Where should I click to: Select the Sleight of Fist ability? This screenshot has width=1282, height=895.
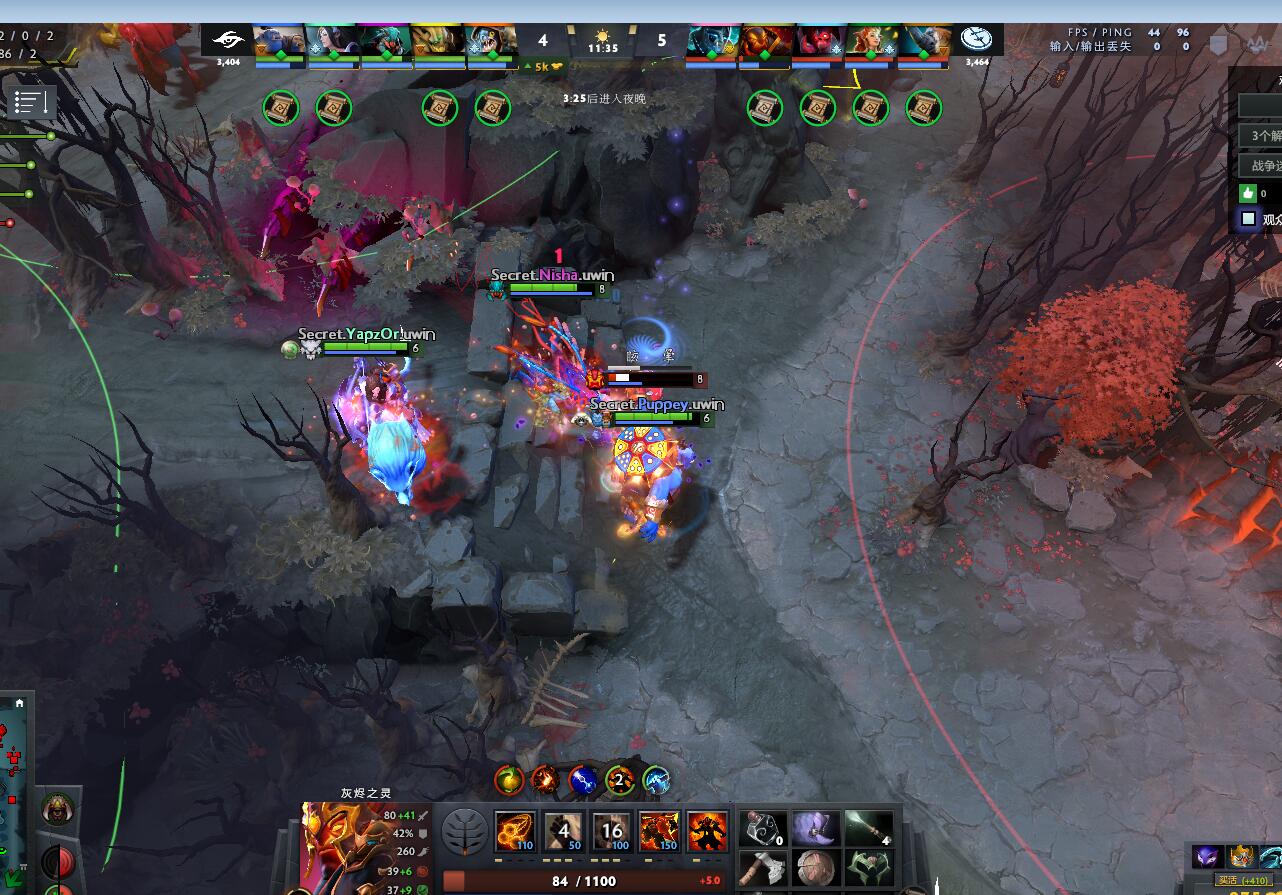[x=562, y=831]
